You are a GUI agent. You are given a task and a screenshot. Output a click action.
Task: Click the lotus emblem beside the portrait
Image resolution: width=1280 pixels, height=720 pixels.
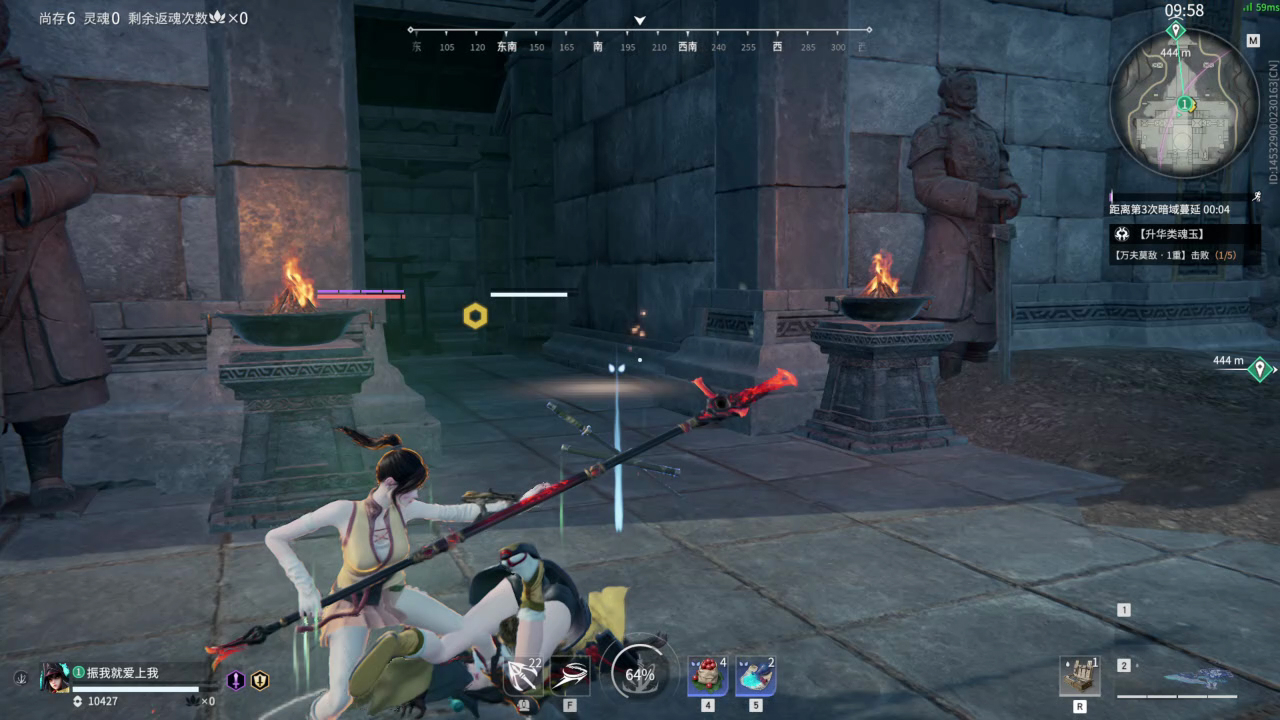click(x=20, y=678)
